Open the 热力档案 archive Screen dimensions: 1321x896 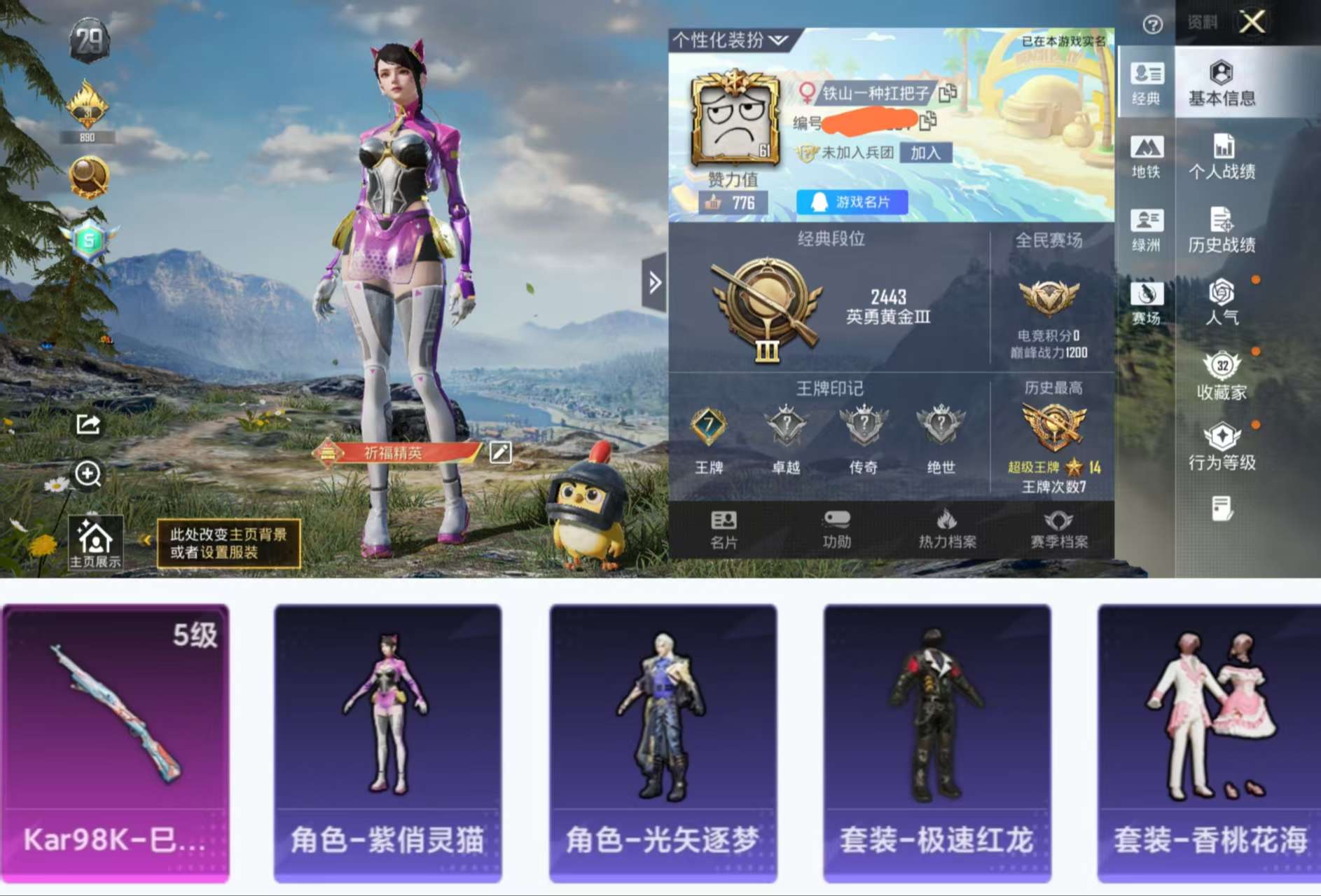click(x=949, y=529)
